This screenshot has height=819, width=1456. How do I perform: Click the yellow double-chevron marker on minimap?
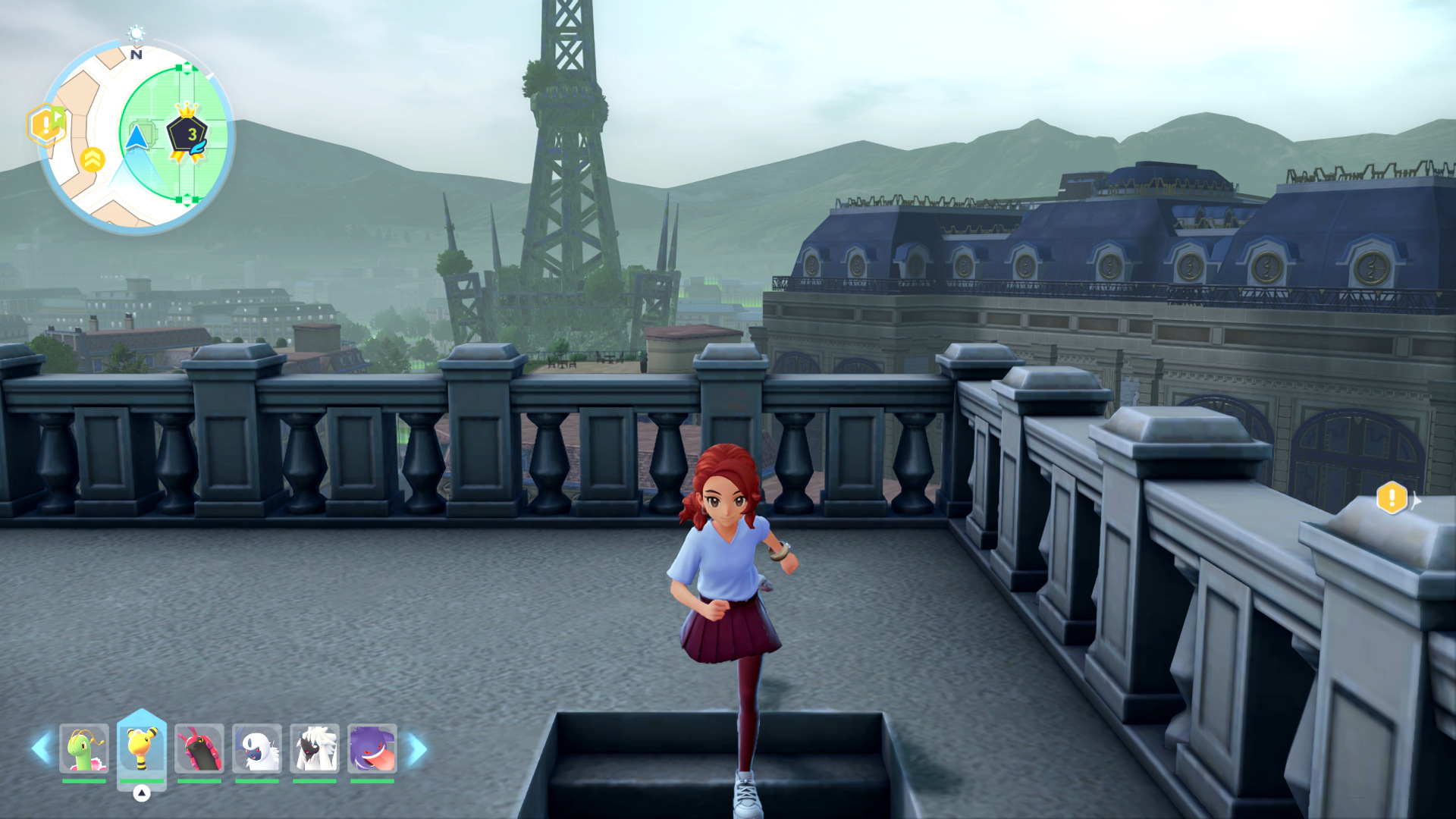point(93,159)
